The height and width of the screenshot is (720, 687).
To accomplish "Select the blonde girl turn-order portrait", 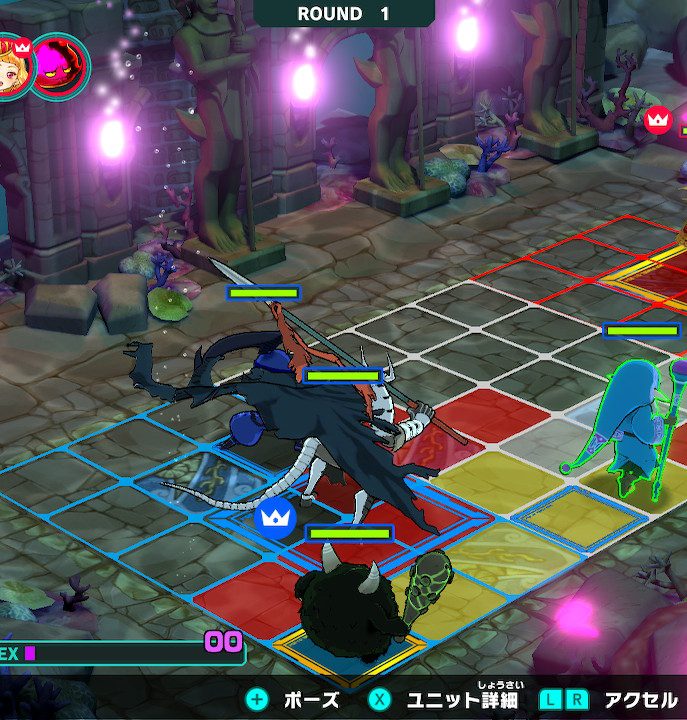I will [12, 65].
